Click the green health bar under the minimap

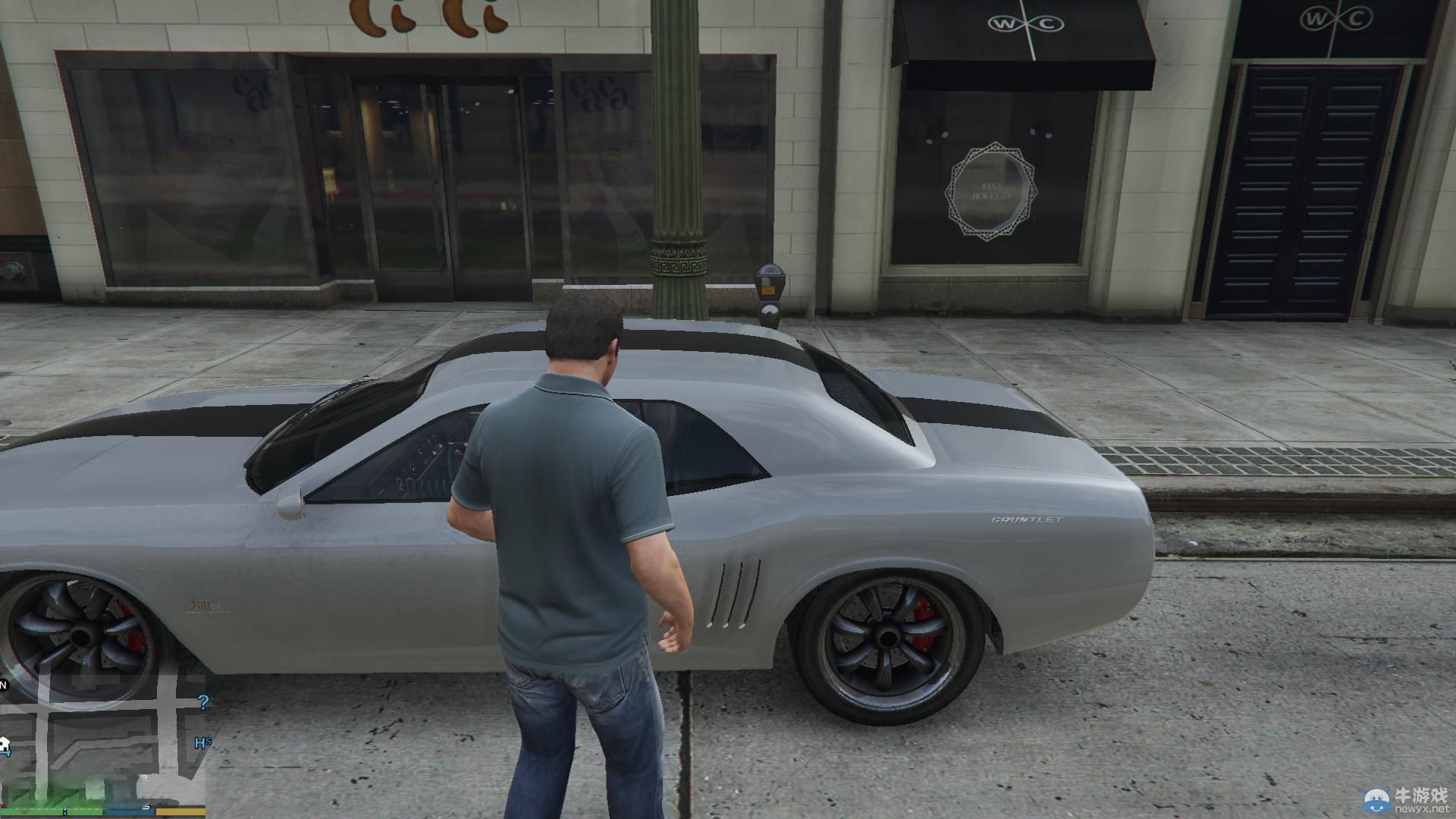(x=49, y=811)
